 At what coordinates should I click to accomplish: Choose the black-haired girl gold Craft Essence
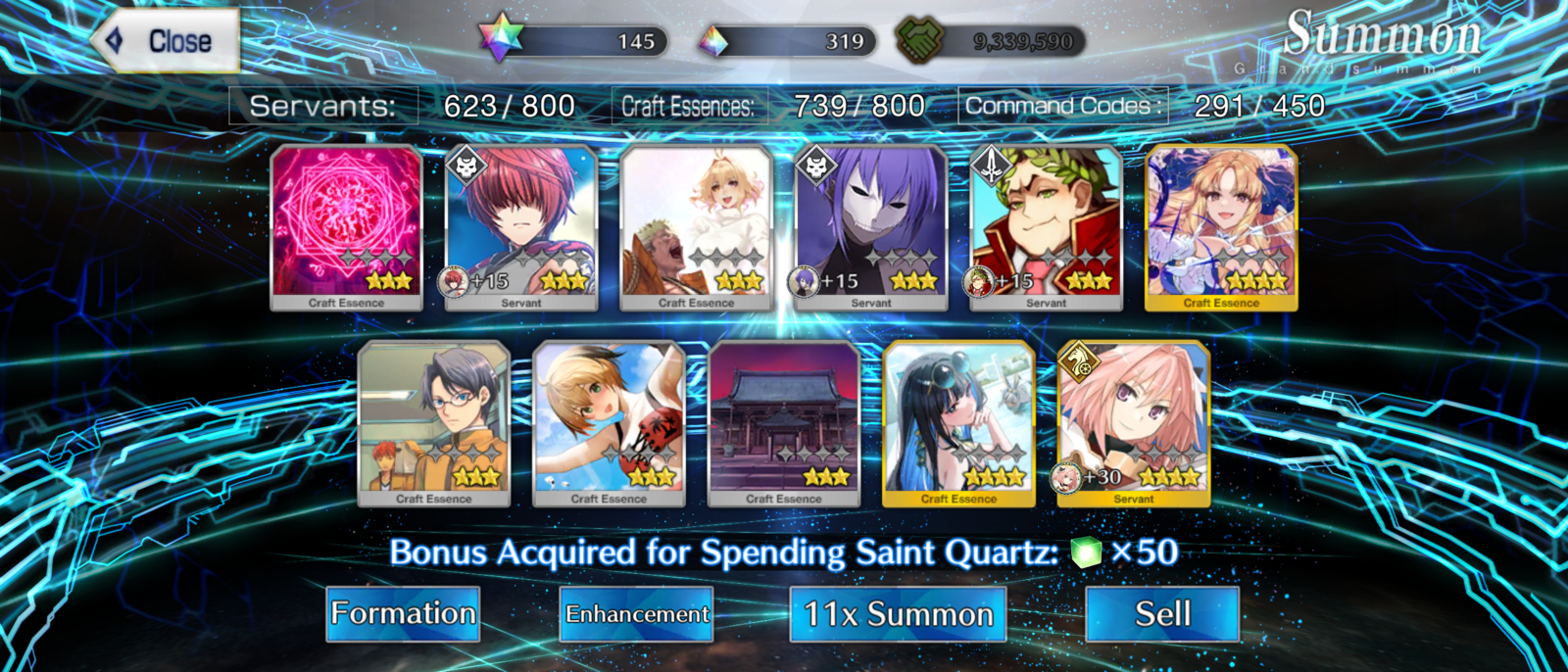tap(958, 423)
